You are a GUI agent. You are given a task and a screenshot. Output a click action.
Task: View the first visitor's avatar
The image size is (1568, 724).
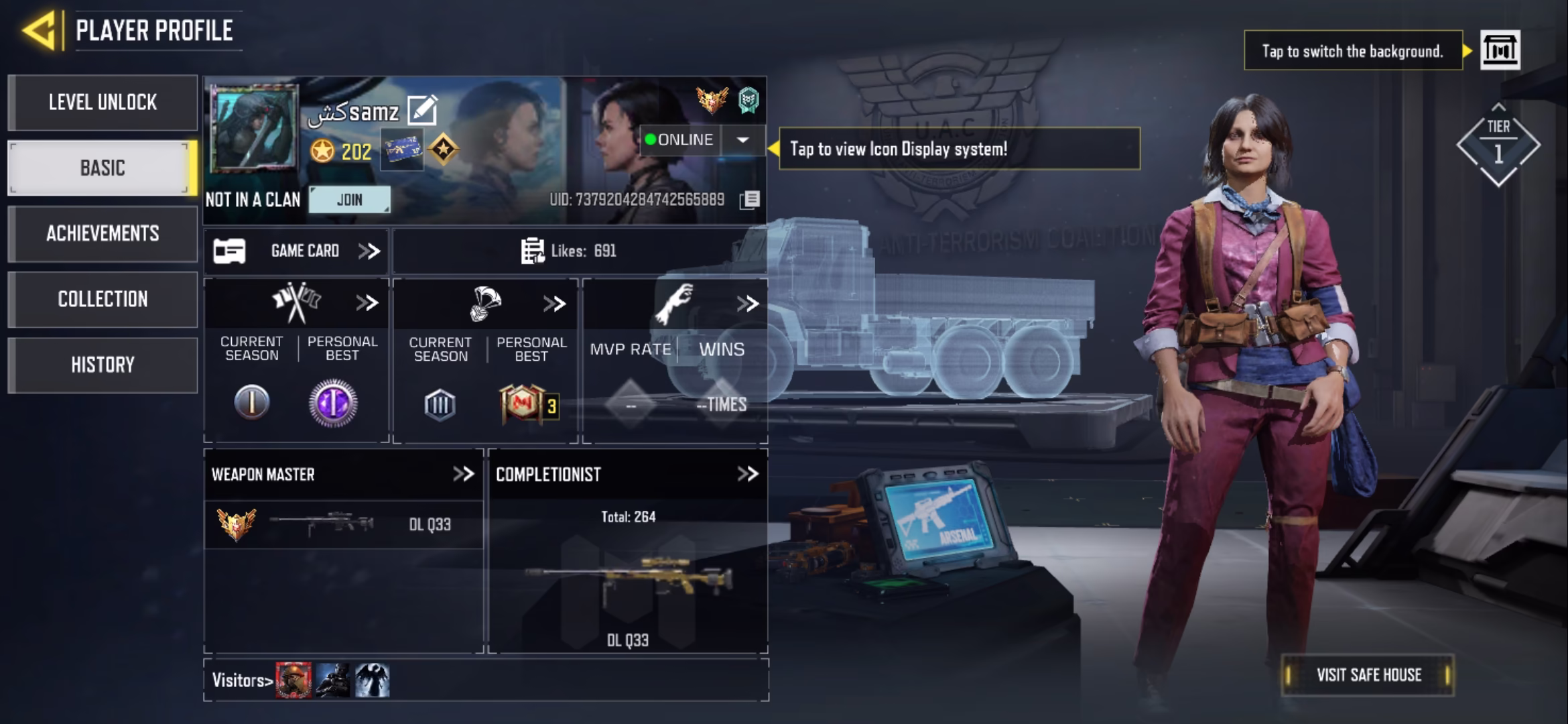point(293,680)
